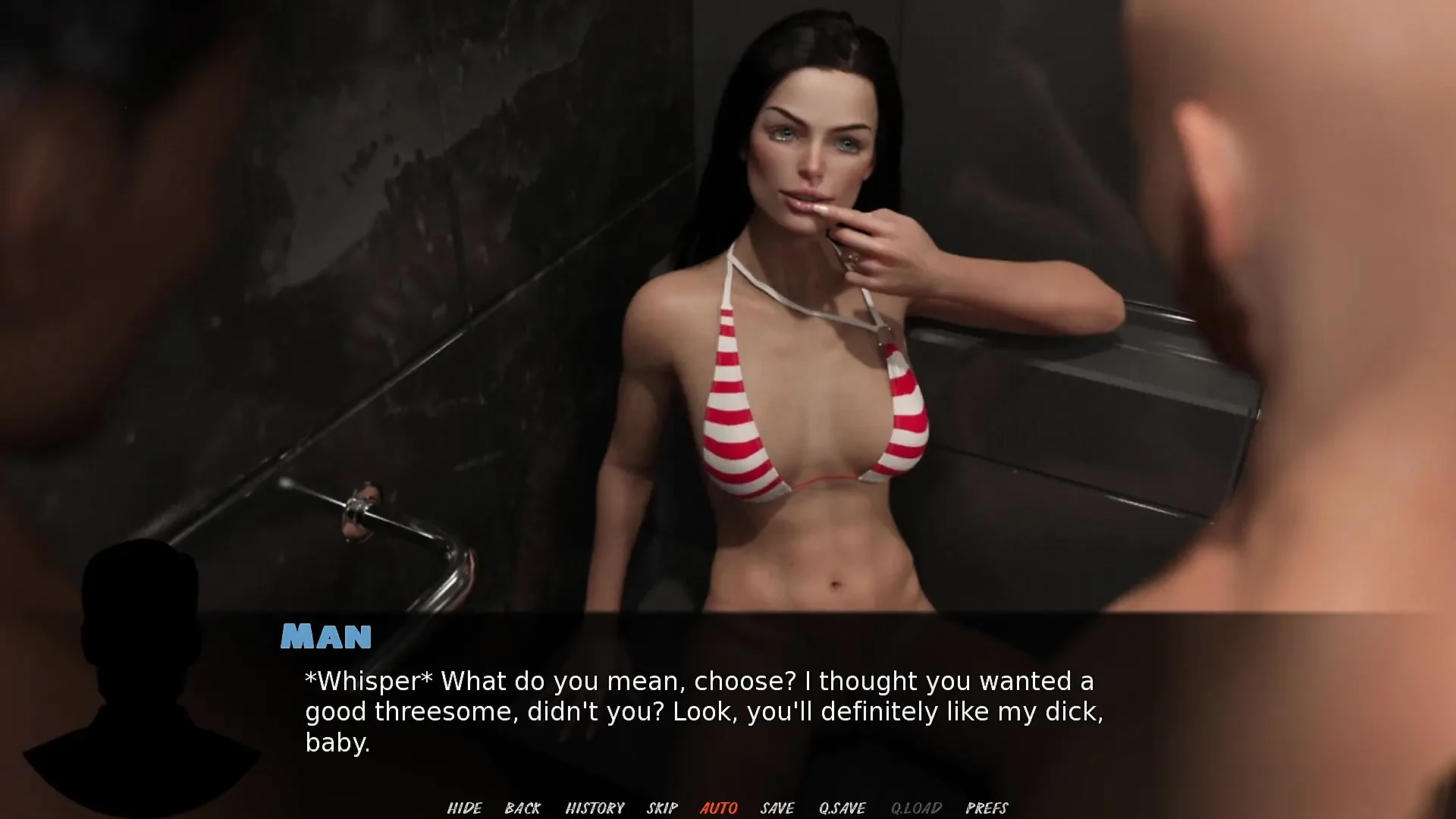Viewport: 1456px width, 819px height.
Task: Activate Skip mode
Action: 662,808
